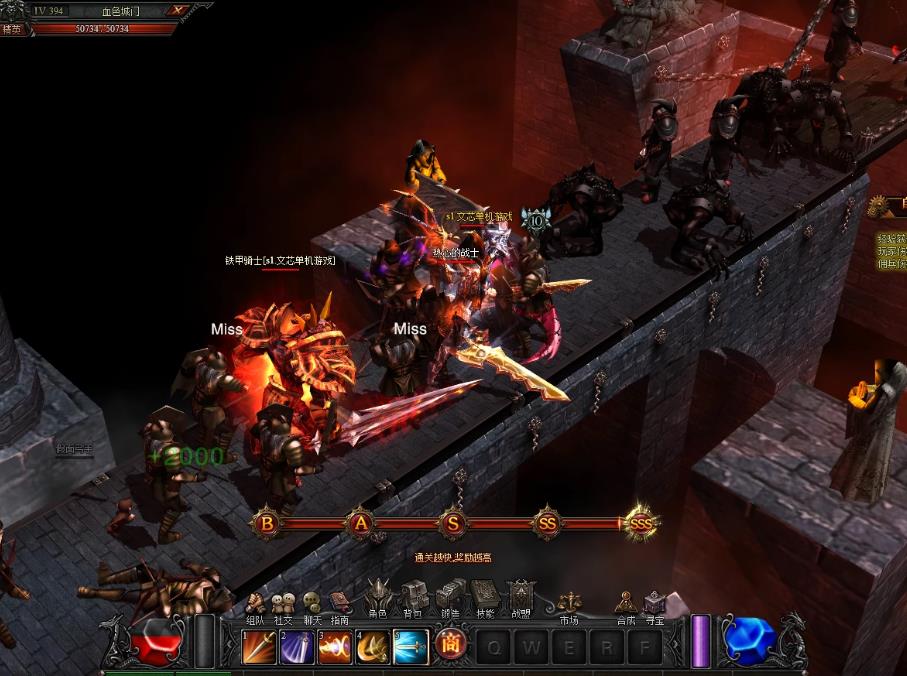The image size is (907, 676).
Task: Open the round 商 shop button
Action: pos(451,645)
